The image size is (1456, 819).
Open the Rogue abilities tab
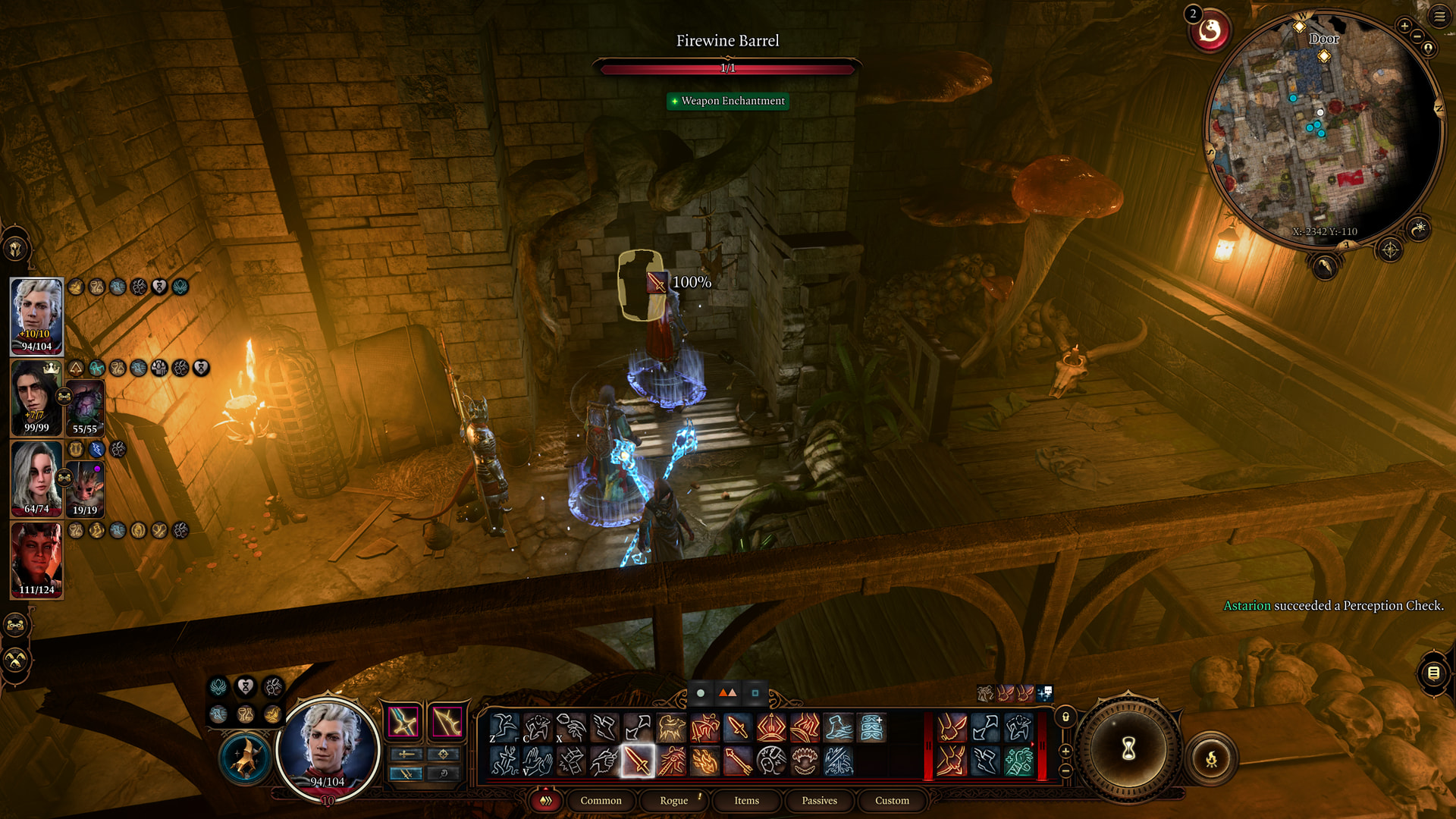point(673,800)
